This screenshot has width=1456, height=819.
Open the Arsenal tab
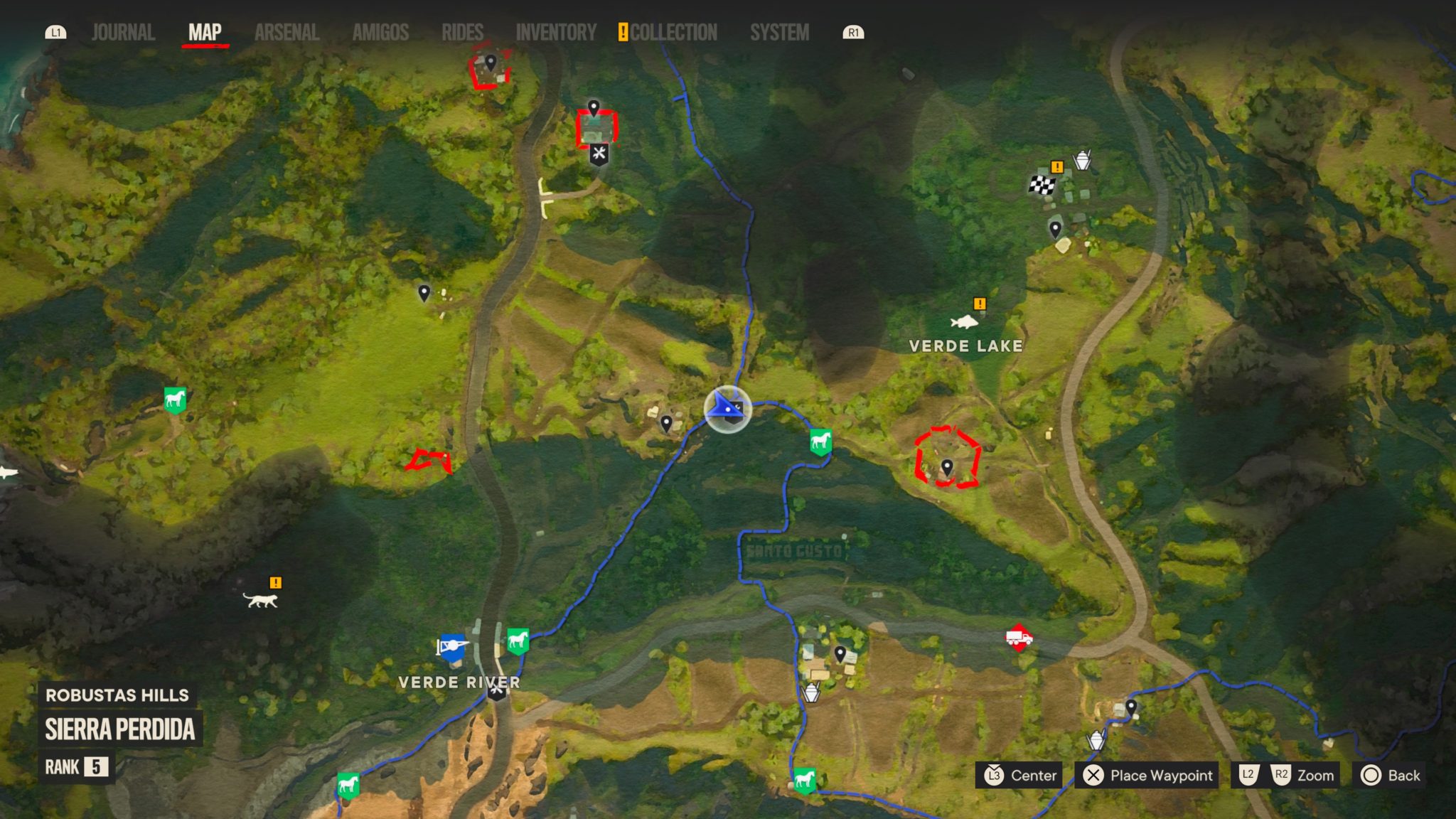pos(287,31)
